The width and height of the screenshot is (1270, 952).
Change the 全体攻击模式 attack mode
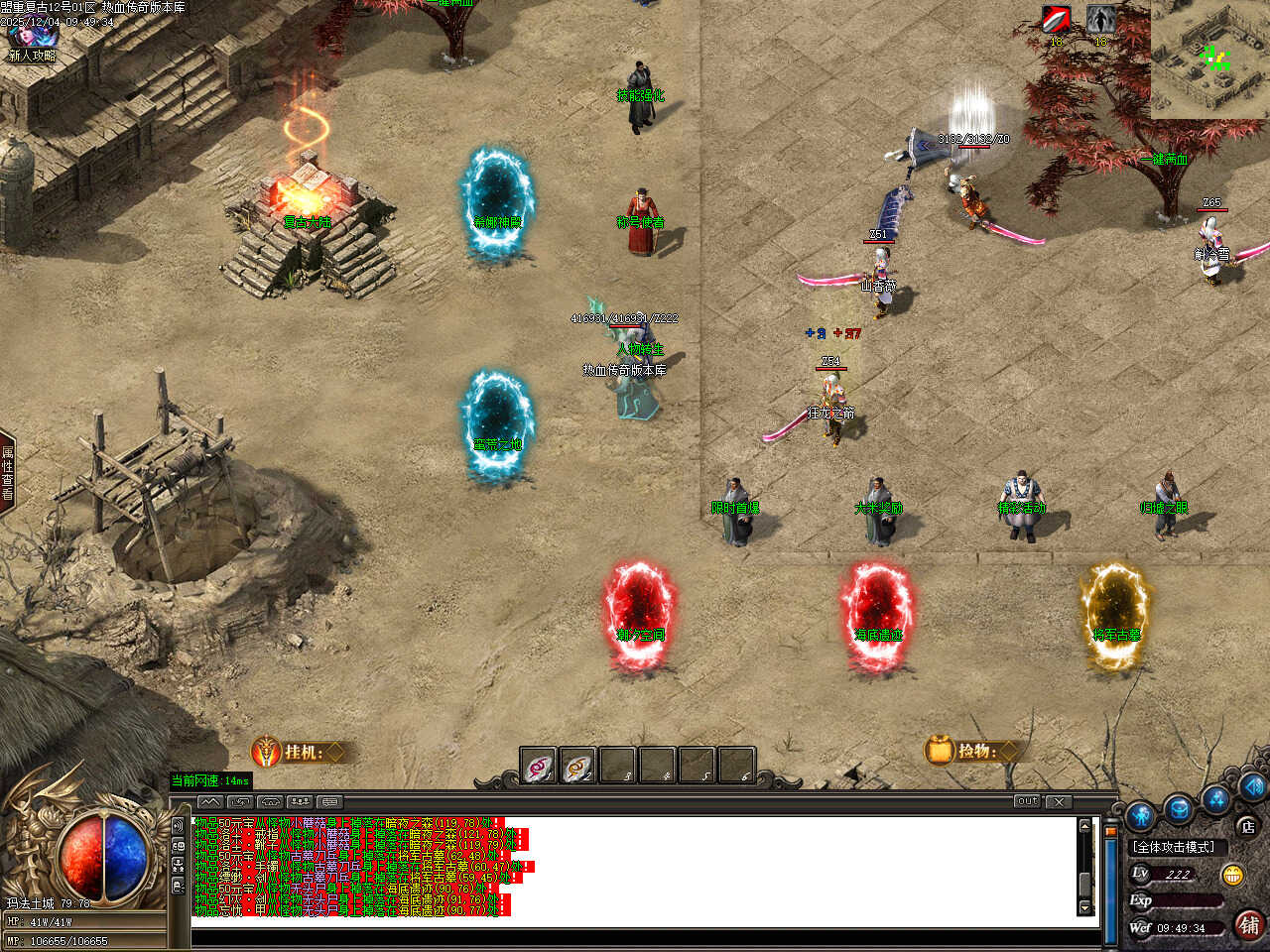pos(1175,847)
